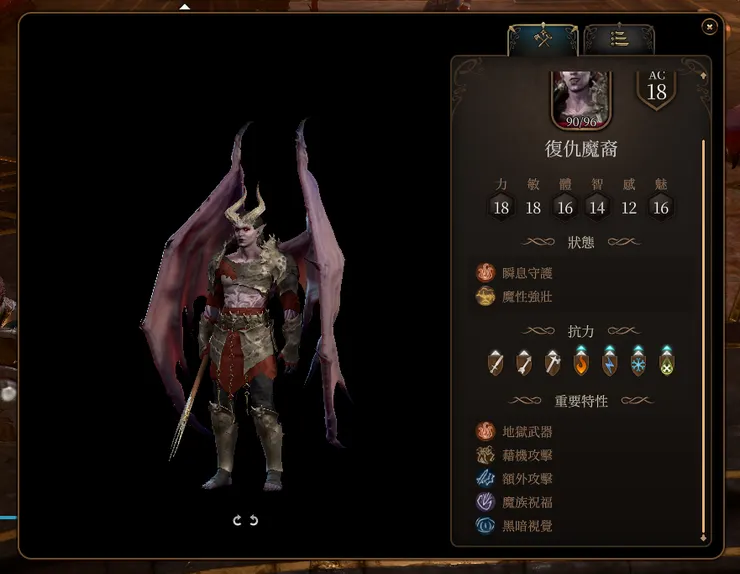Click the panel scrollbar's down arrow
This screenshot has height=574, width=740.
point(703,538)
